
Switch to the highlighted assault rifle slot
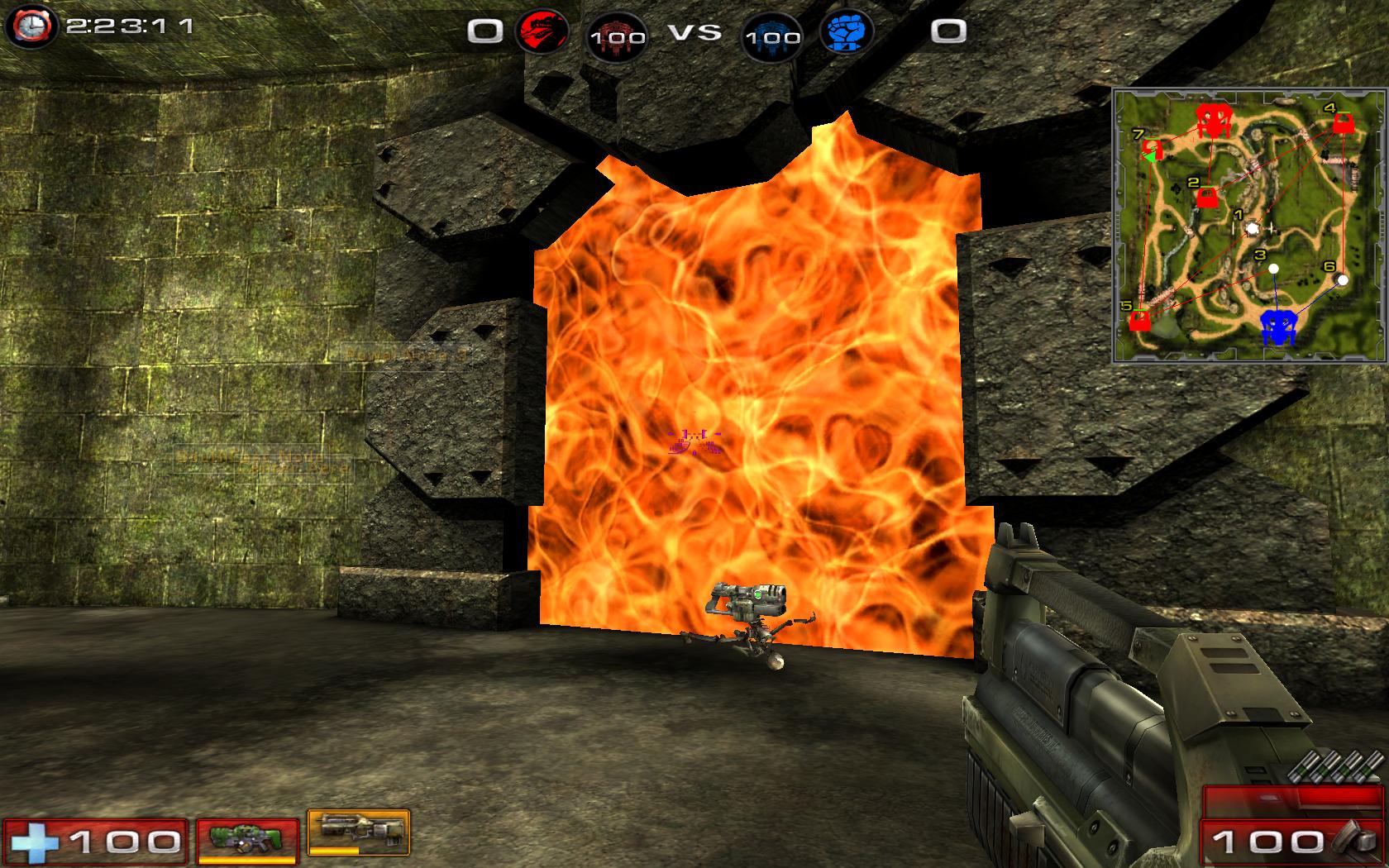[358, 832]
